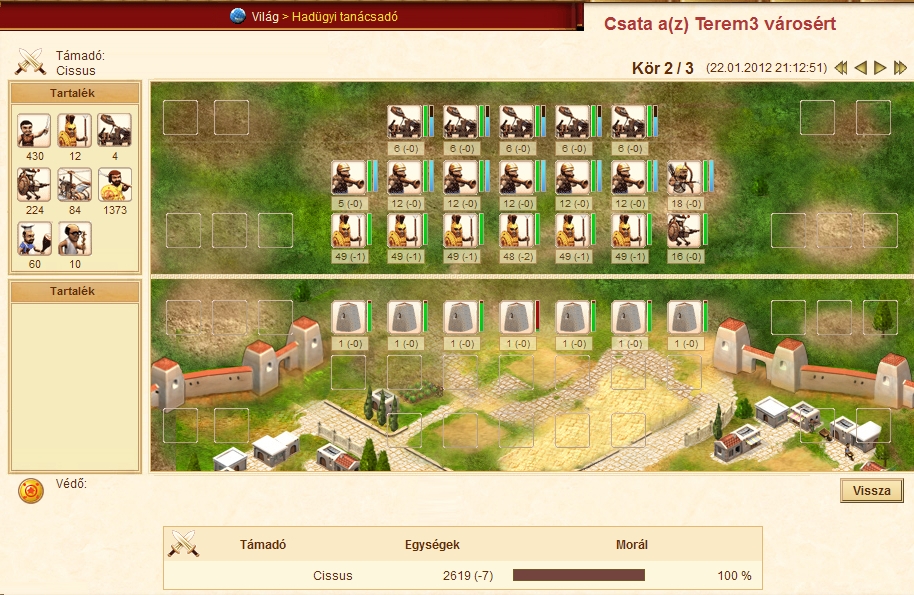Jump to the first battle round
The width and height of the screenshot is (914, 595).
point(841,68)
